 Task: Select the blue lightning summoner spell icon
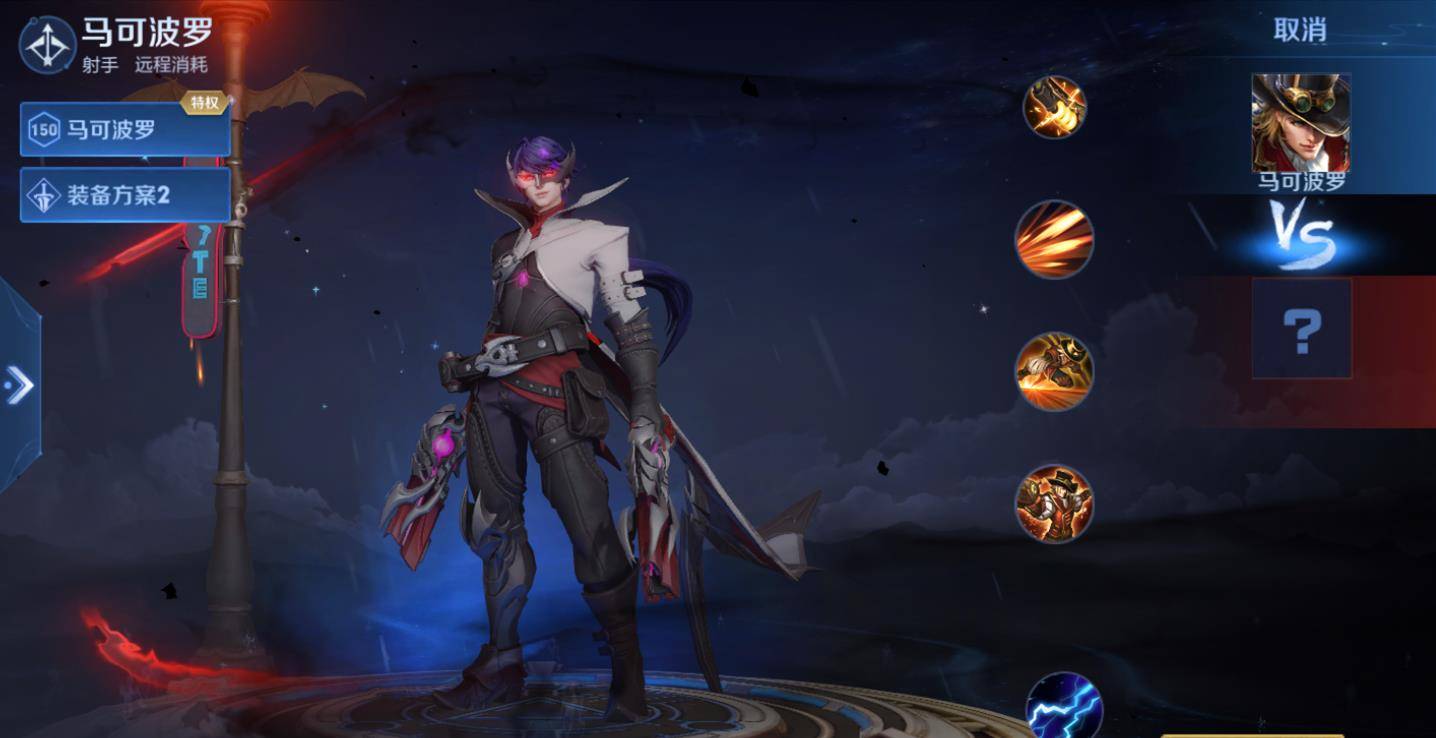click(x=1063, y=706)
